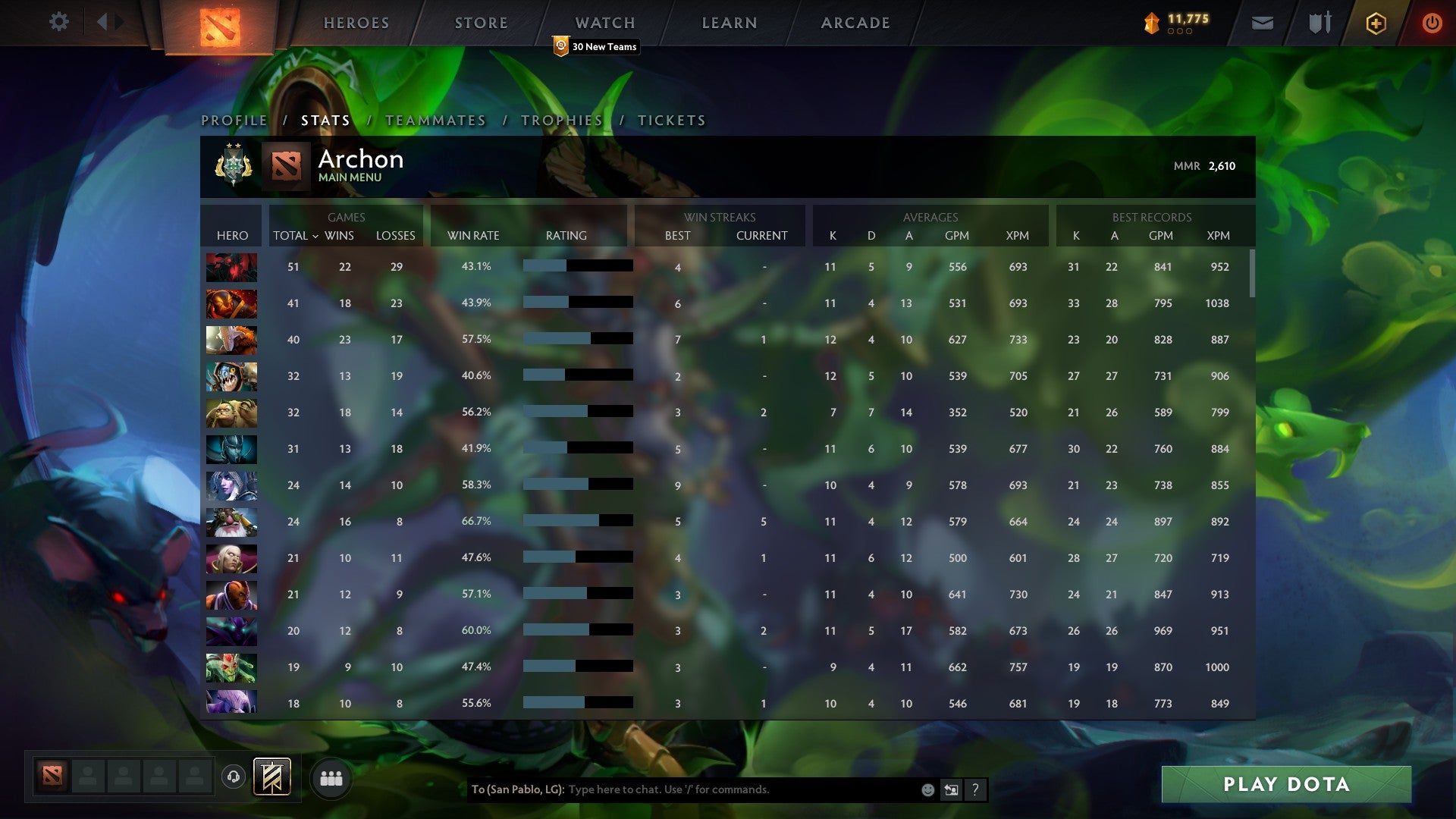
Task: Switch to the TEAMMATES tab
Action: [x=436, y=120]
